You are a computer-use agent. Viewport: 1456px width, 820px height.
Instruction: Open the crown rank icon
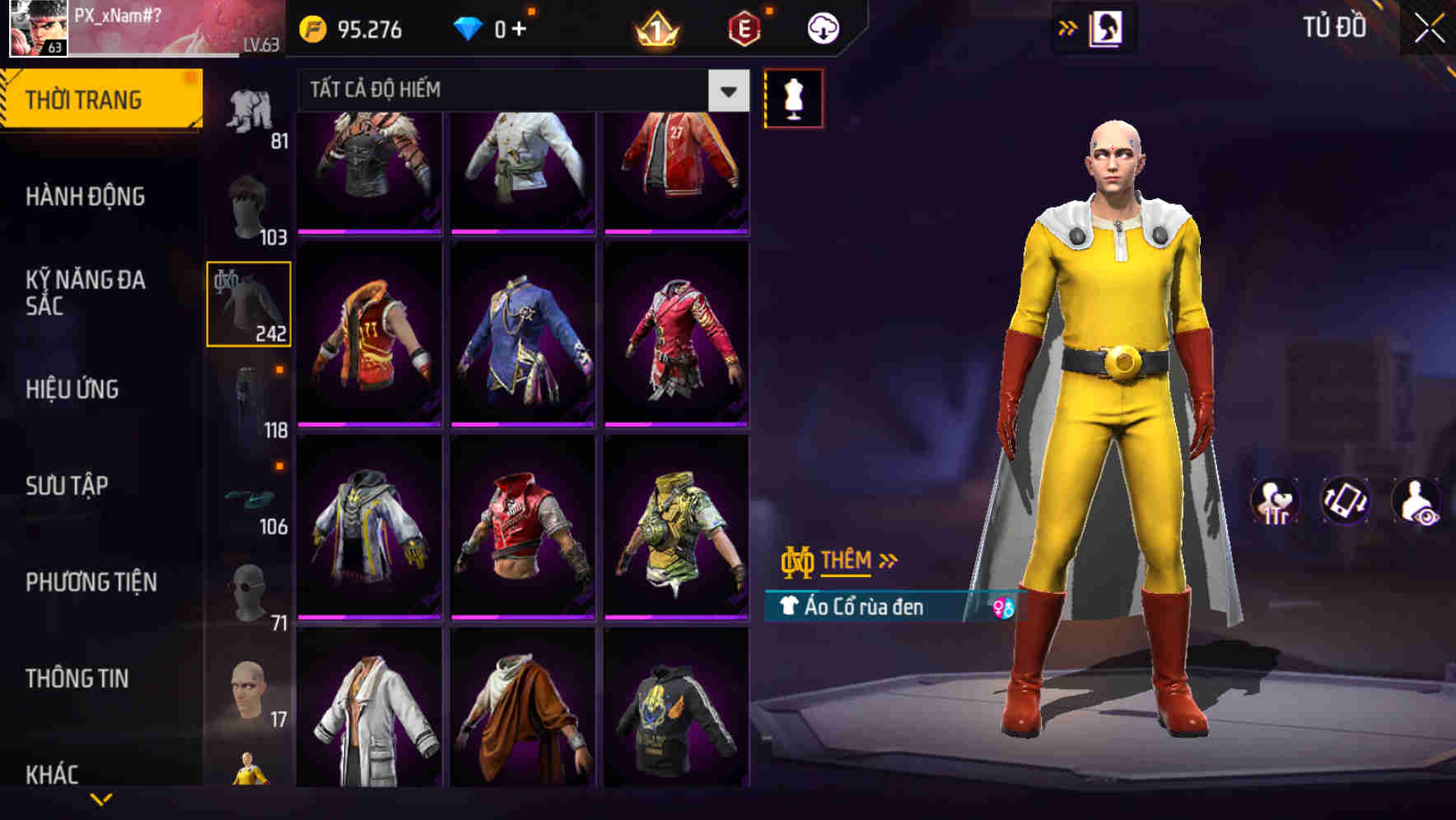click(x=656, y=27)
